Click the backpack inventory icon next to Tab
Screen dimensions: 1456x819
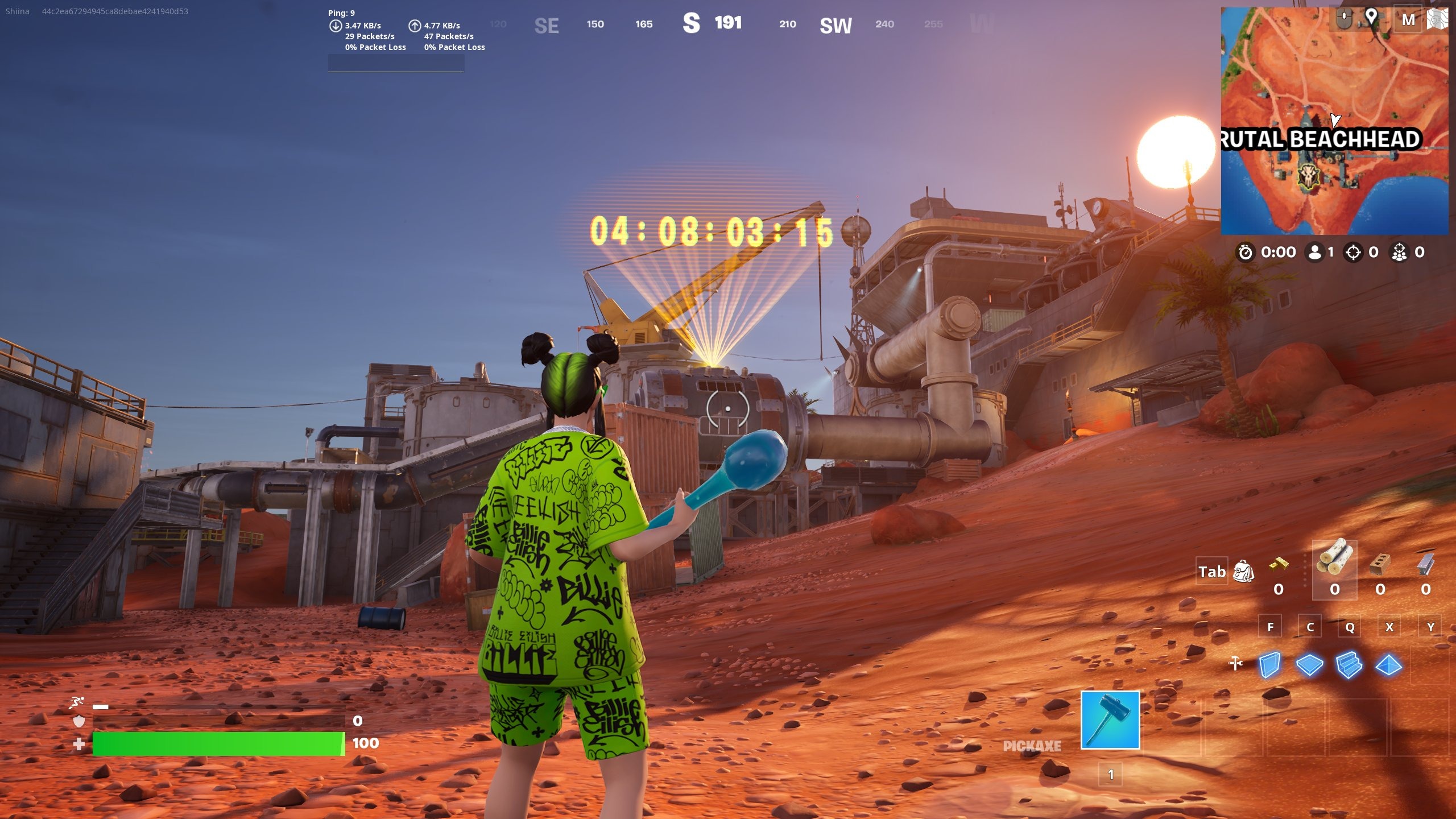click(1244, 573)
